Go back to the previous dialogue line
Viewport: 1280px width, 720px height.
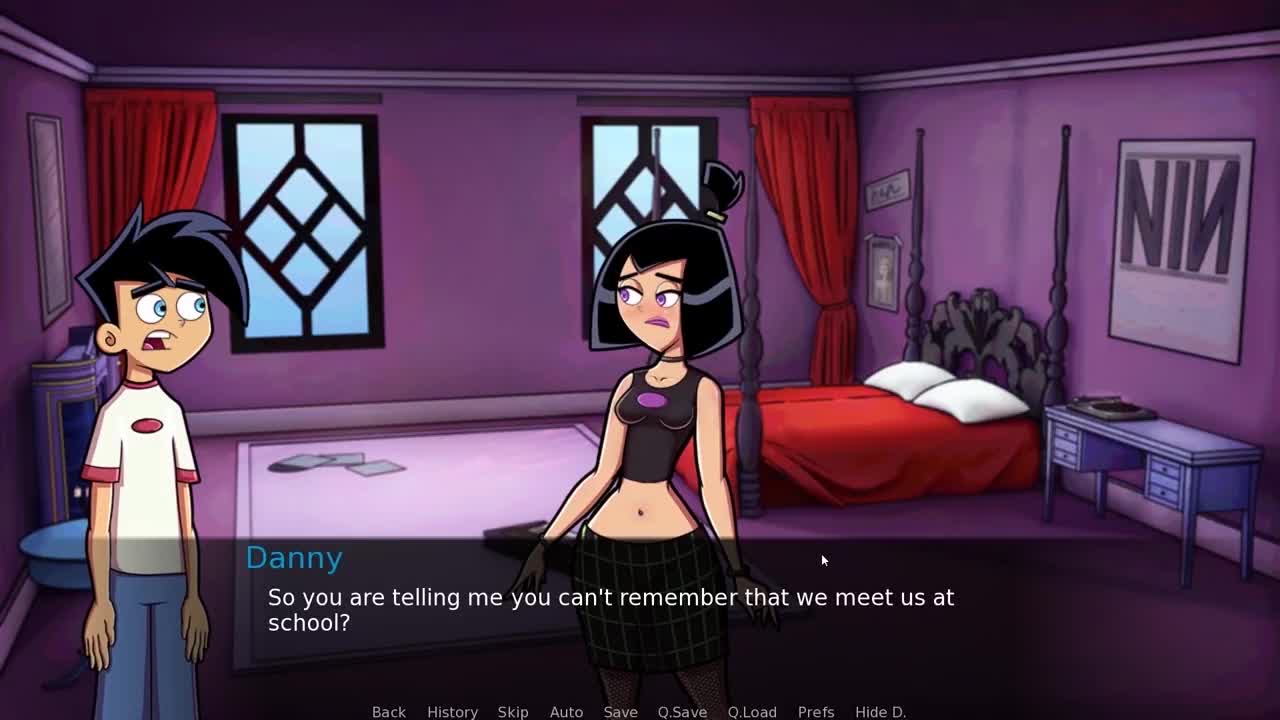pos(388,711)
